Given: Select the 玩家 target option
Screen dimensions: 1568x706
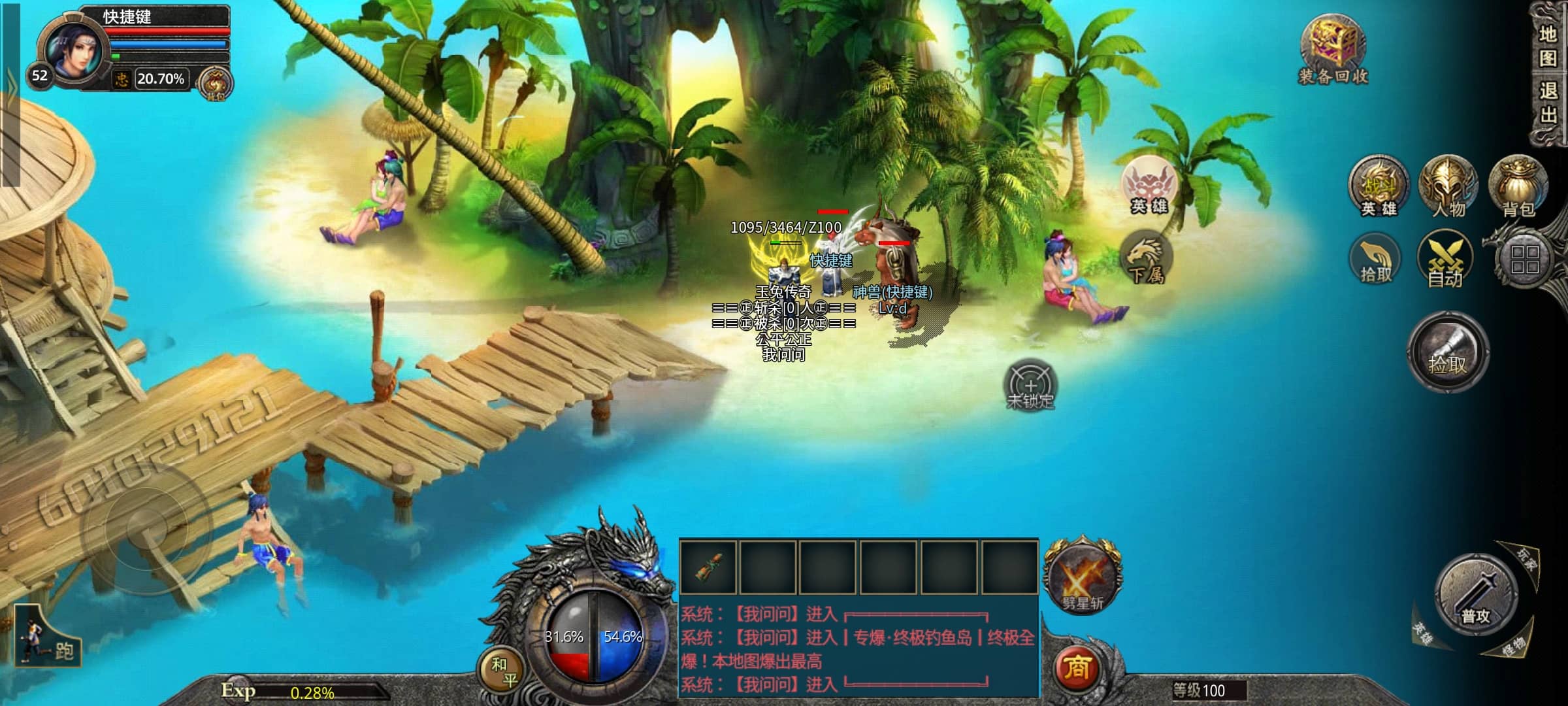Looking at the screenshot, I should click(x=1527, y=560).
